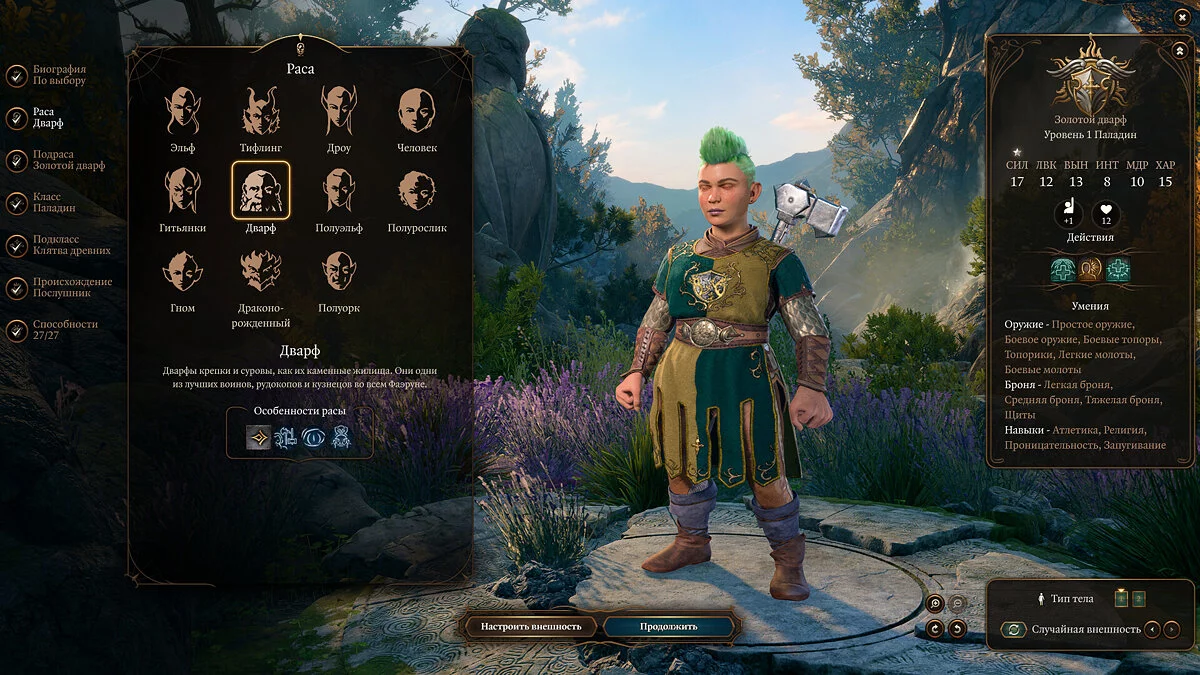Choose the Драконорожденный race
Image resolution: width=1200 pixels, height=675 pixels.
(261, 271)
